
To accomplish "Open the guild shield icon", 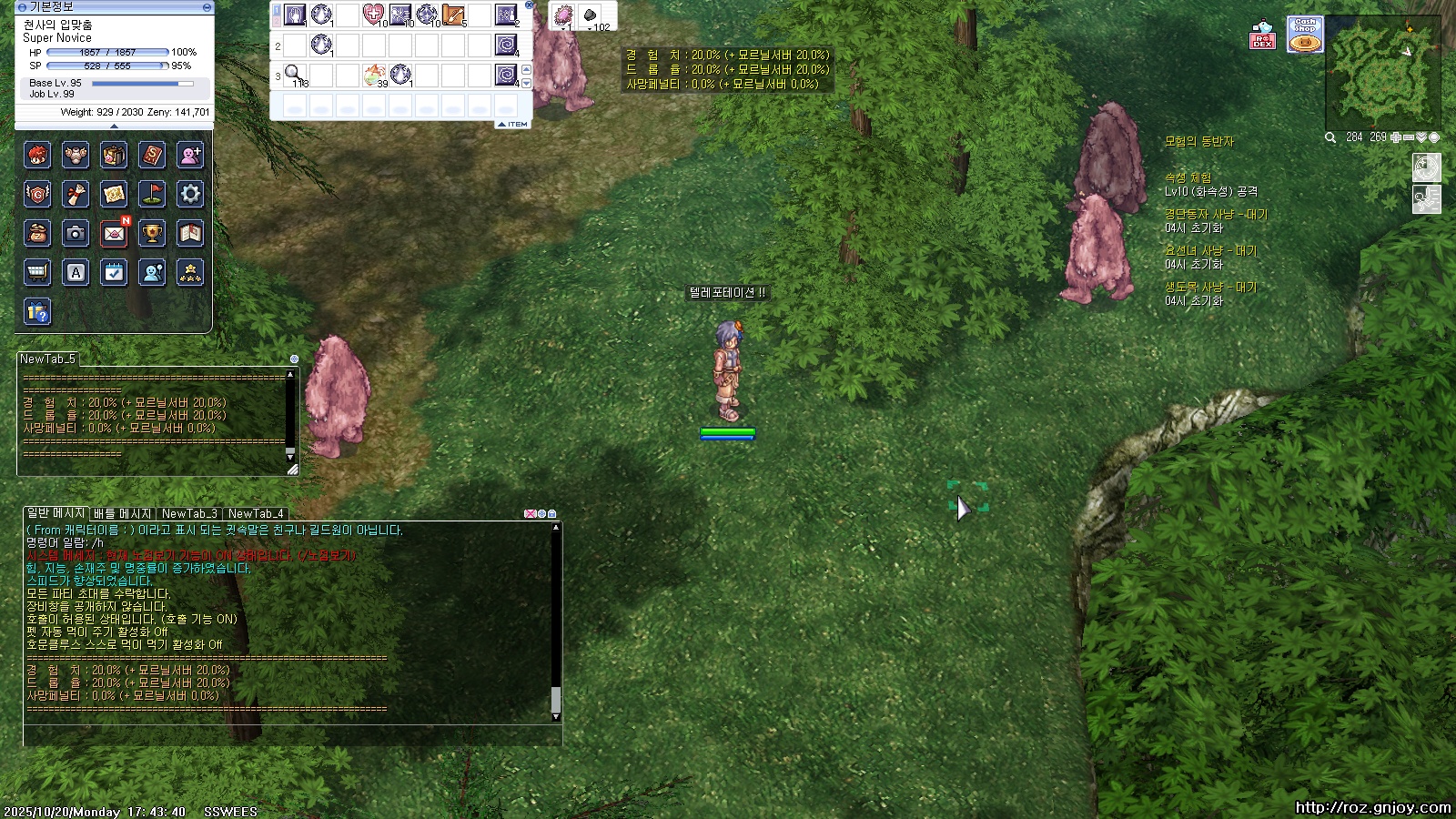I will [x=37, y=194].
